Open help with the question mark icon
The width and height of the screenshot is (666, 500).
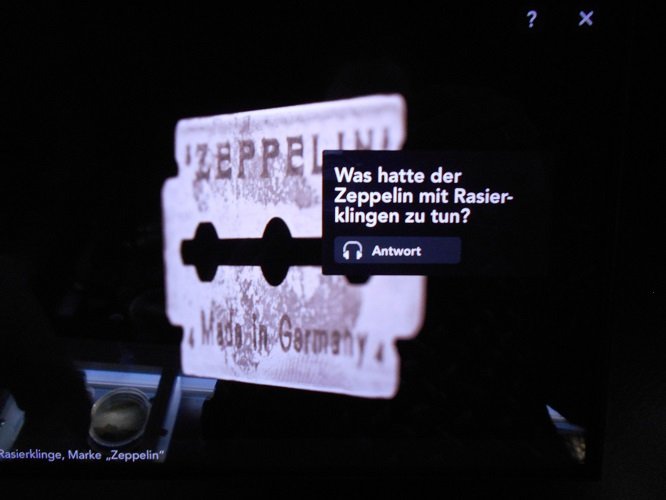532,19
